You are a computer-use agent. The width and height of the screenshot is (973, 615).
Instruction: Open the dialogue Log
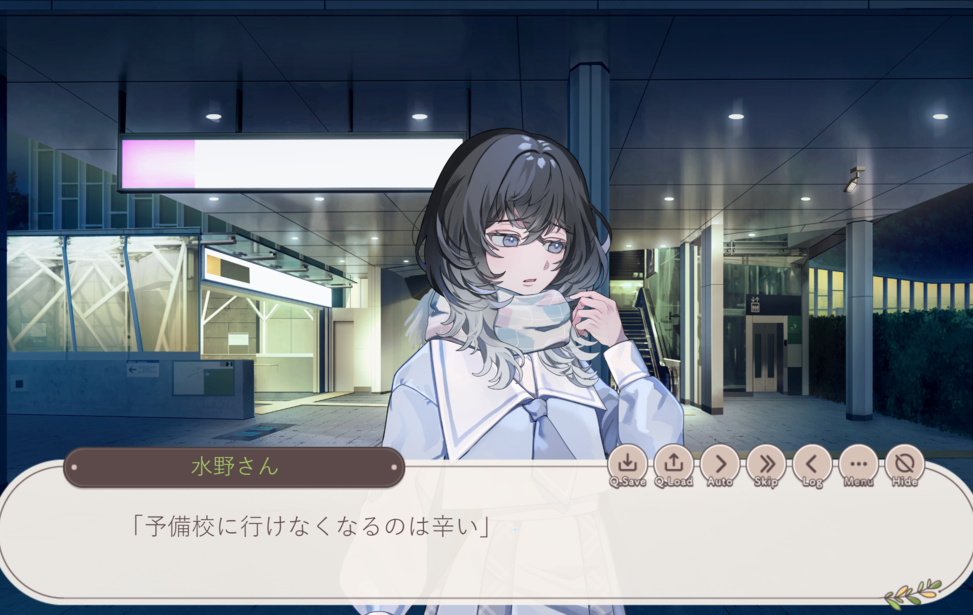coord(812,464)
